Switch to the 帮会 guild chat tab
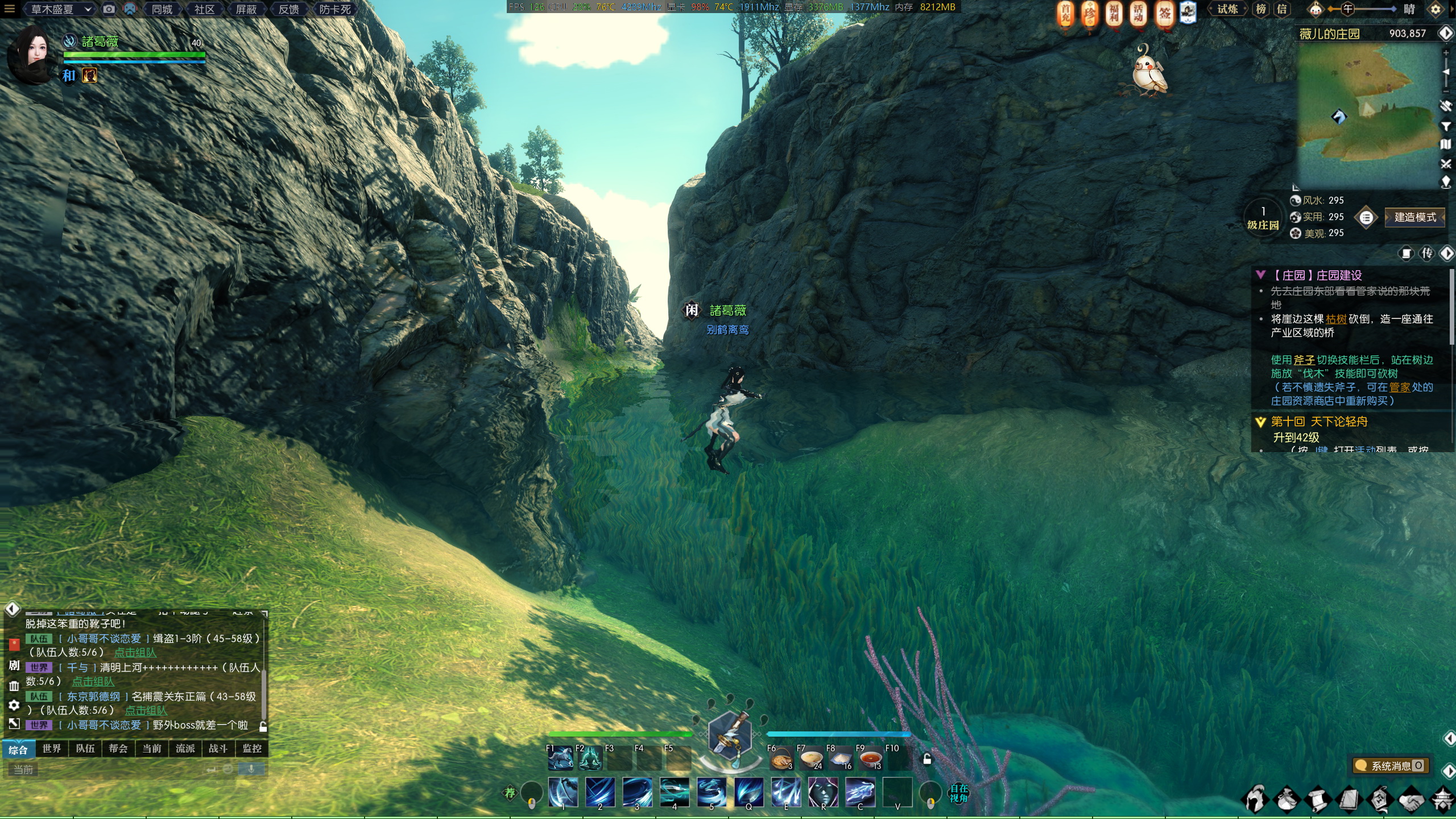1456x819 pixels. tap(118, 748)
